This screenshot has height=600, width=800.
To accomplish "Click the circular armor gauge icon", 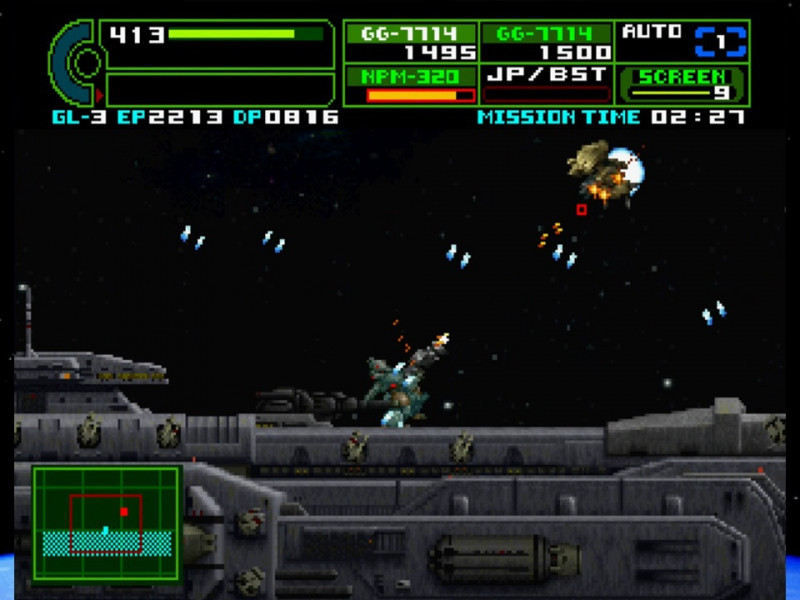I will pos(77,63).
